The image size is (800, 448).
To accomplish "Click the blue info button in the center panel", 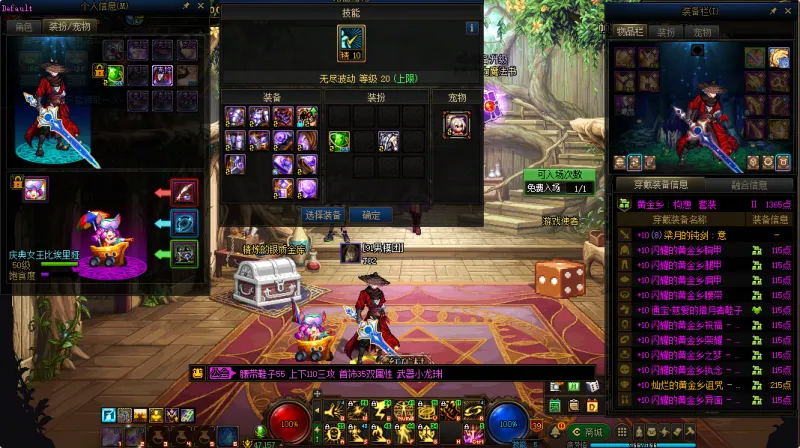I will 473,28.
